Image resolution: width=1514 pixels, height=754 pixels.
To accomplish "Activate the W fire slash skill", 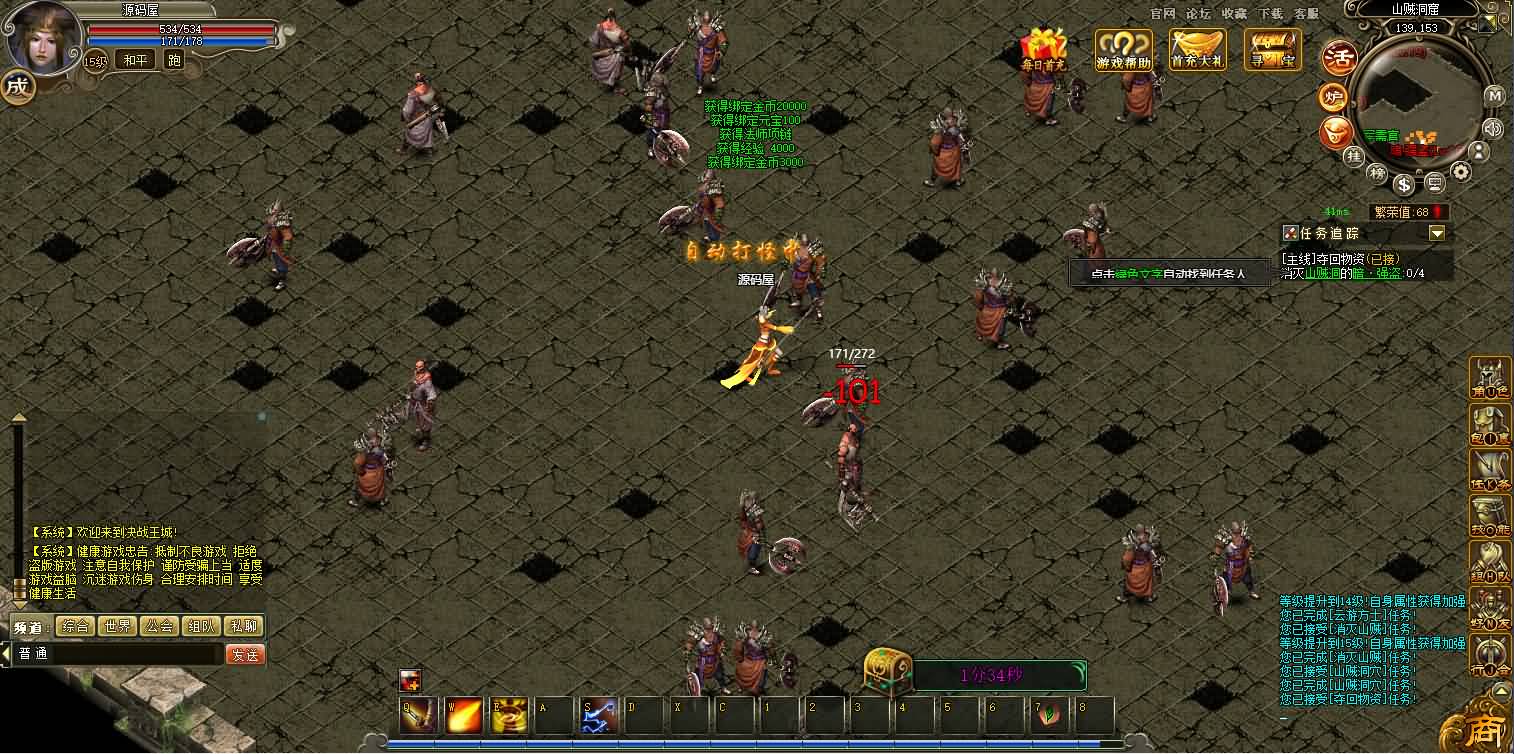I will (x=464, y=715).
